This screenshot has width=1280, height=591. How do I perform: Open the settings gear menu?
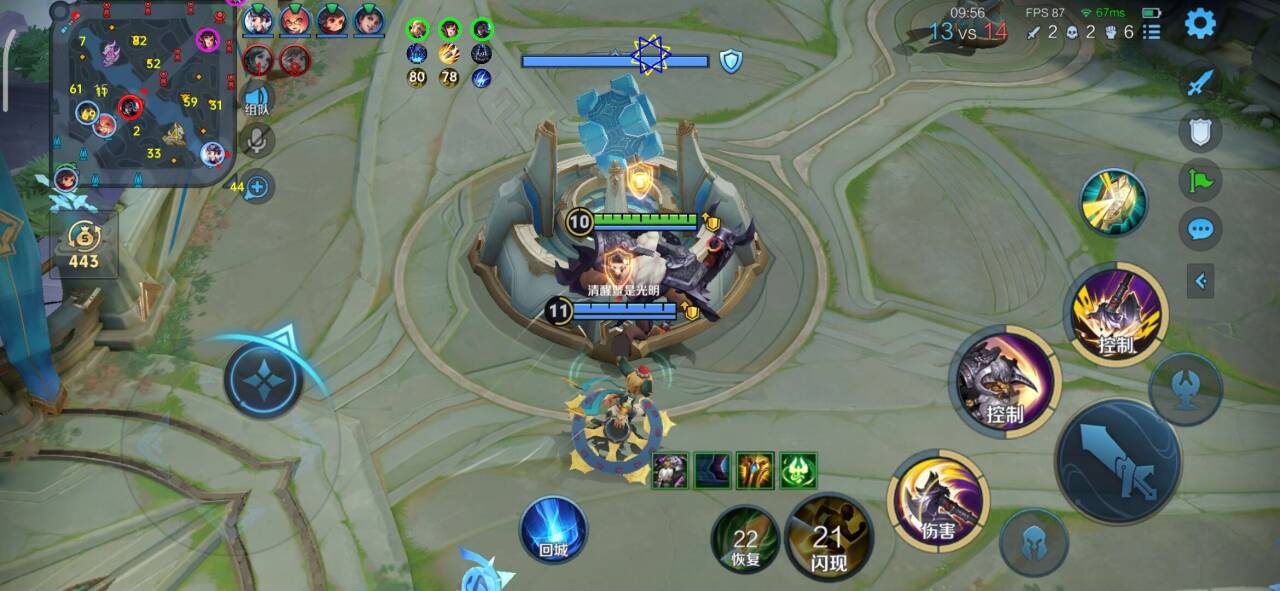coord(1200,23)
